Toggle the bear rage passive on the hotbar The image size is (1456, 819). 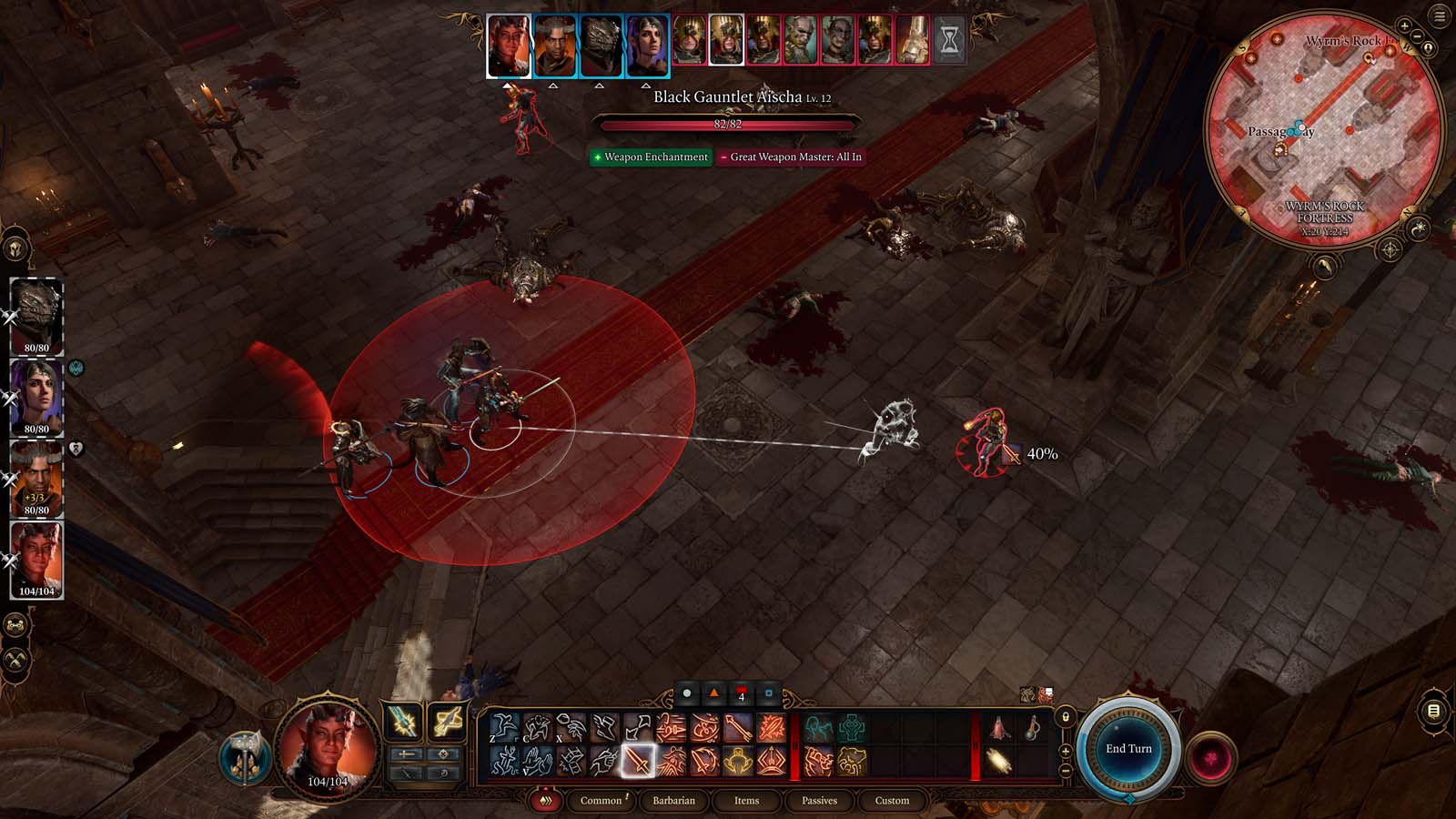click(x=852, y=761)
